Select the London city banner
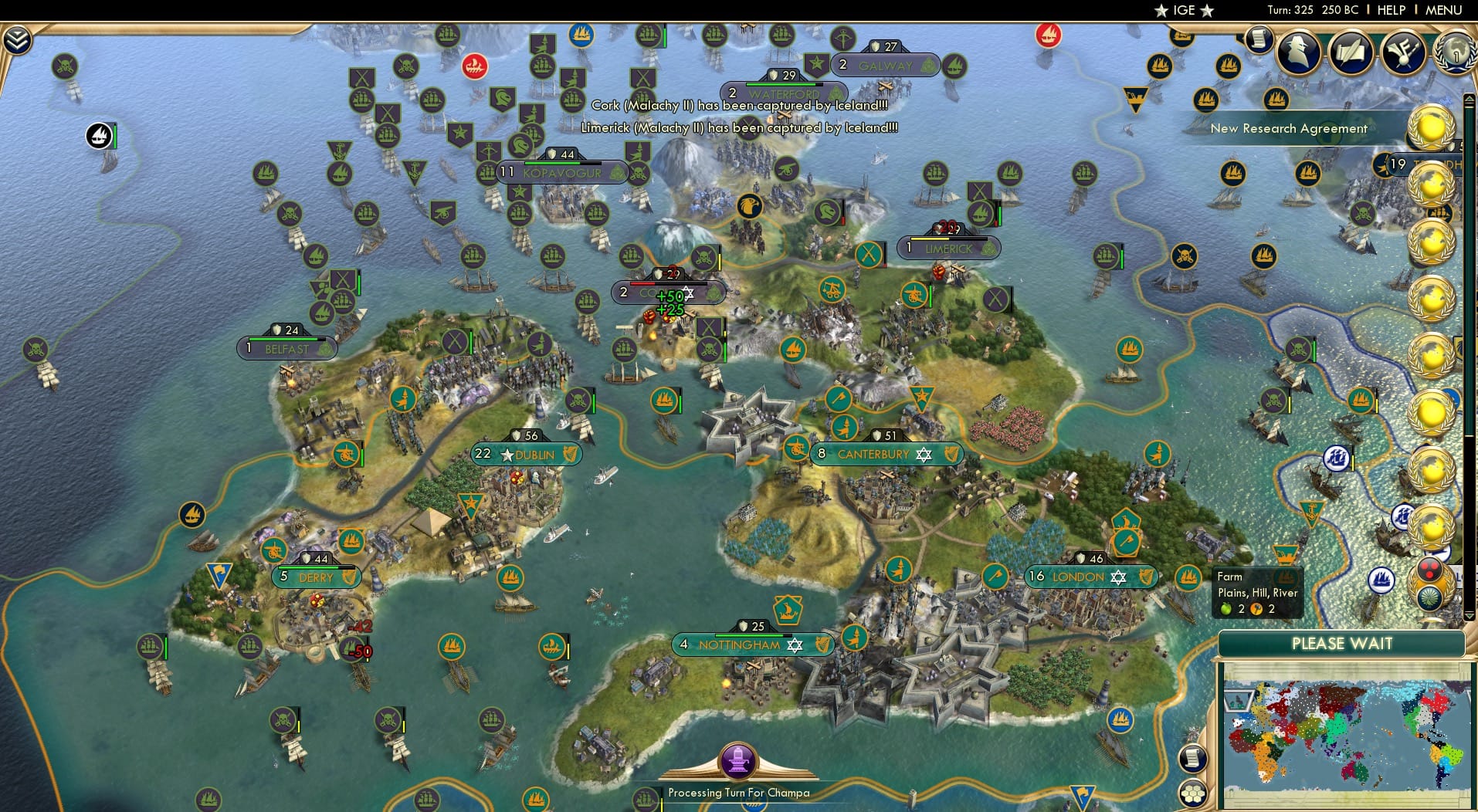The image size is (1478, 812). [1090, 577]
